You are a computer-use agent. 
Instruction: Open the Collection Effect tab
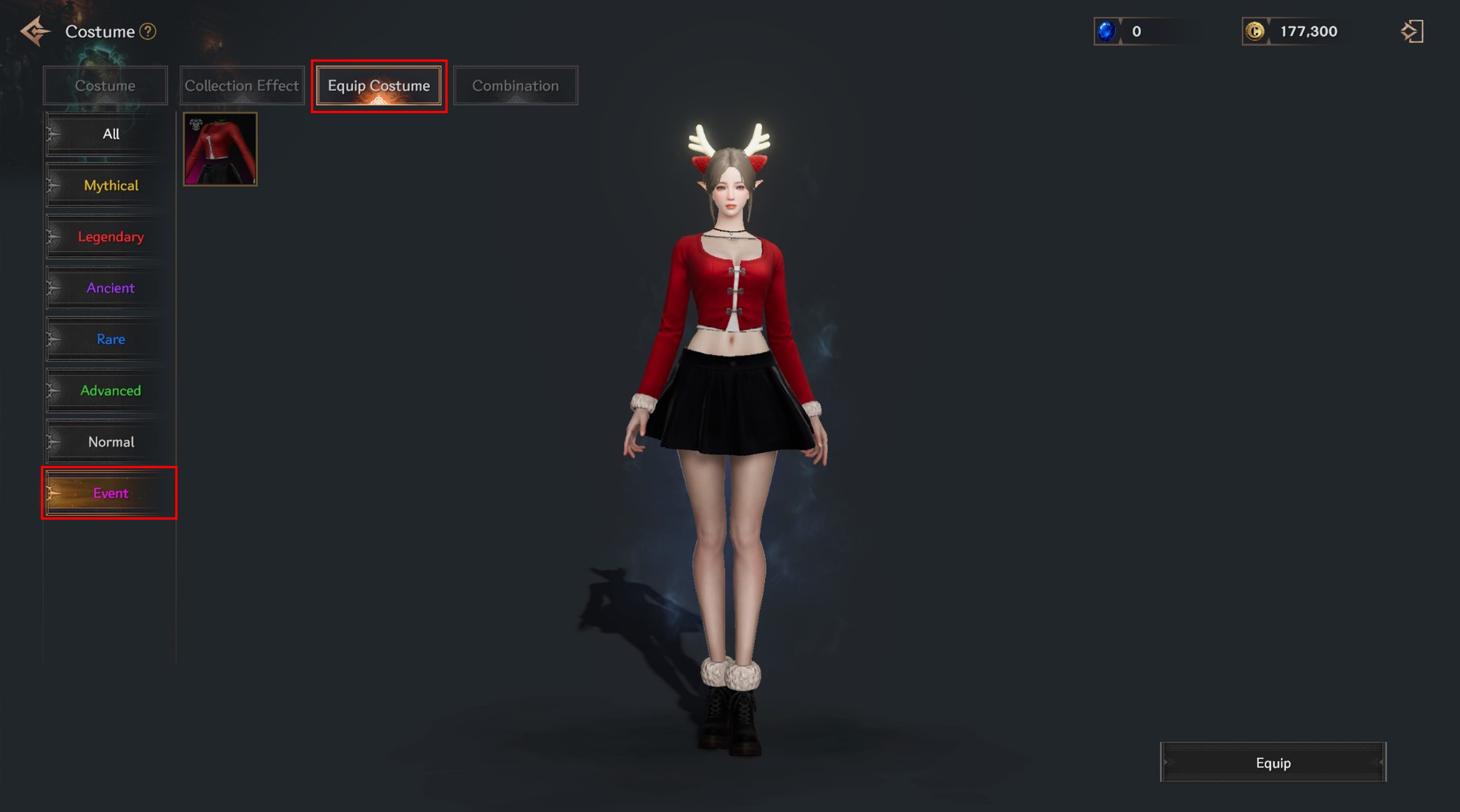(x=242, y=86)
